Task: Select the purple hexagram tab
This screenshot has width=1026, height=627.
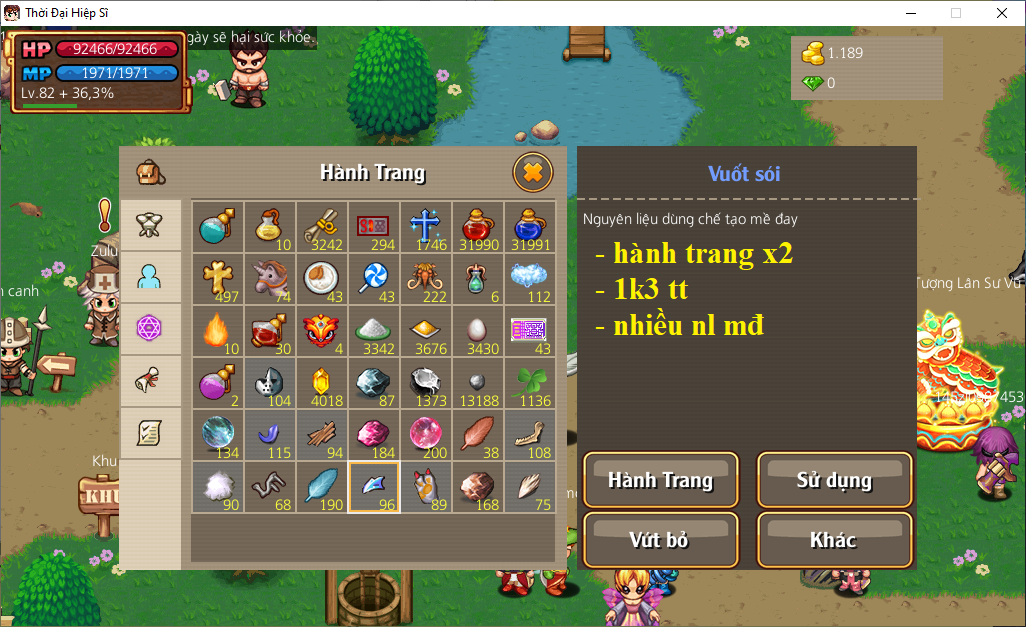Action: tap(150, 329)
